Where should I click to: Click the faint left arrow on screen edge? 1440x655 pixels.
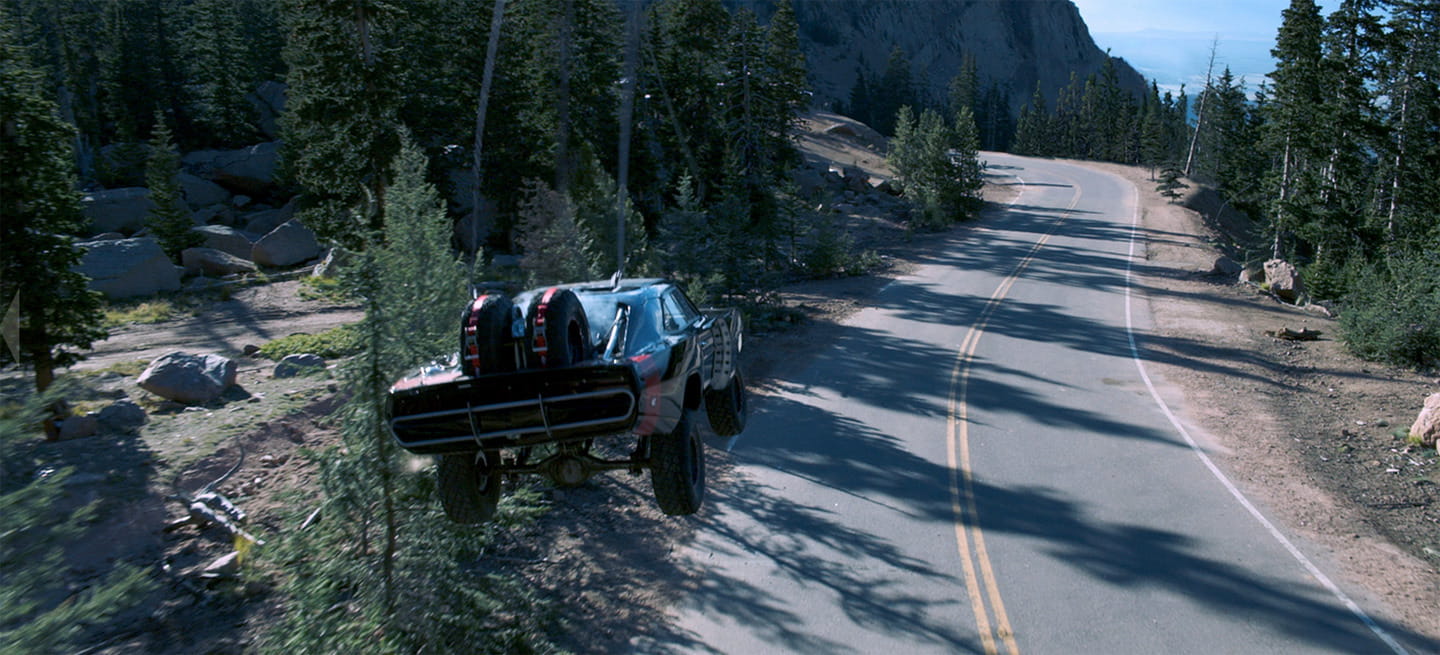tap(11, 326)
